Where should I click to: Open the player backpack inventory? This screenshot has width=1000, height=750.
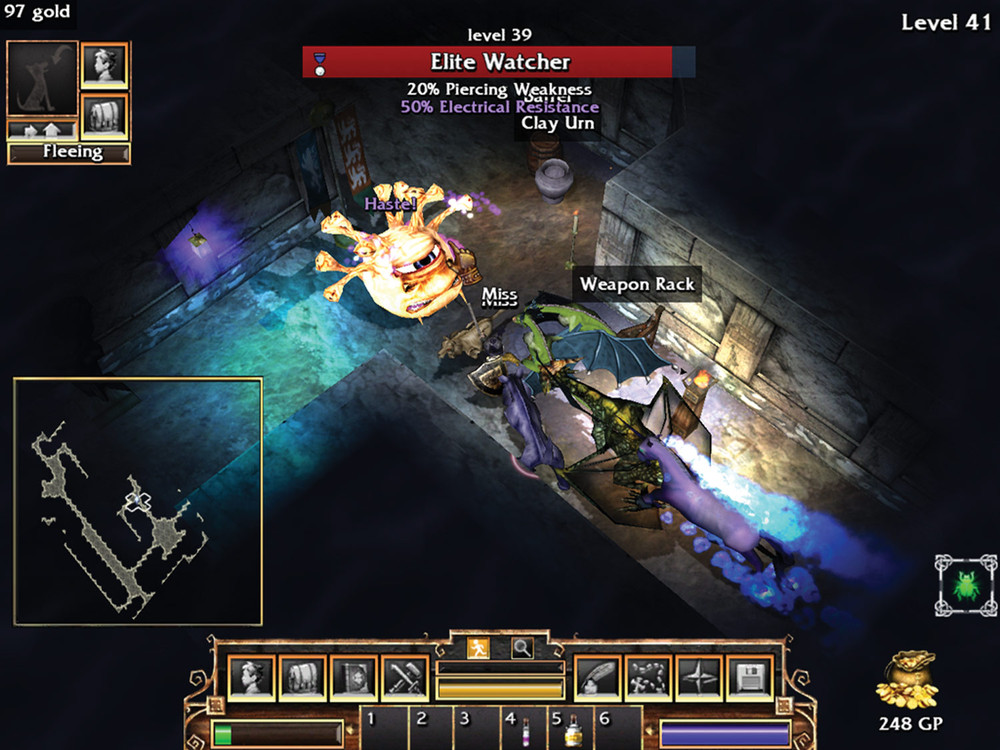(302, 678)
